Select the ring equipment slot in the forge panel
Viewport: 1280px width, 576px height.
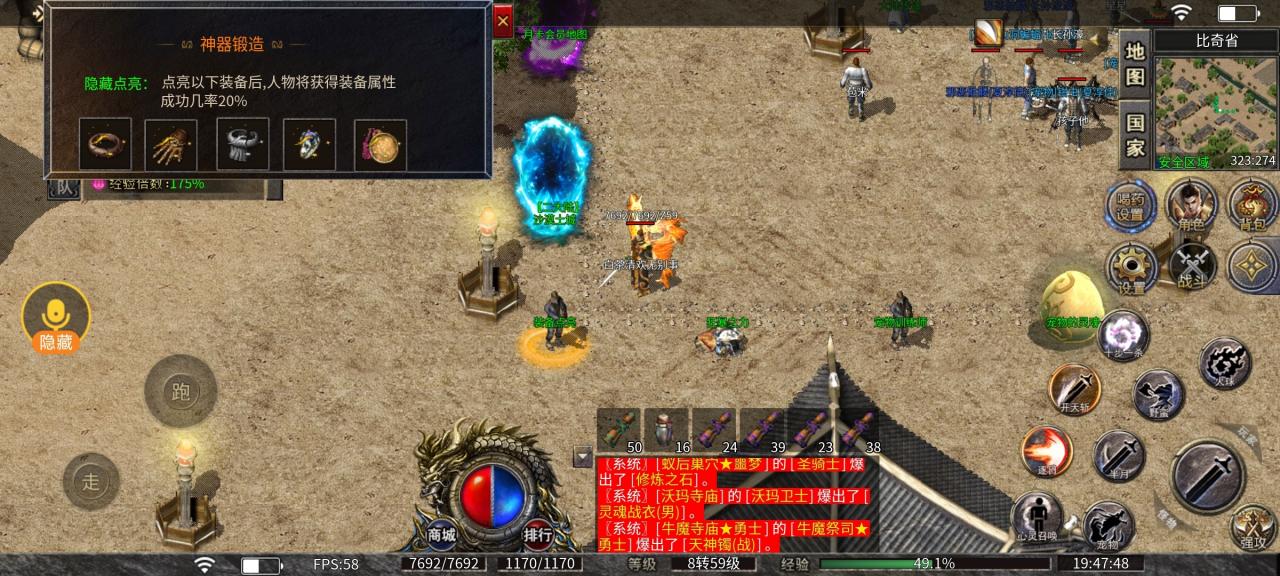tap(105, 145)
